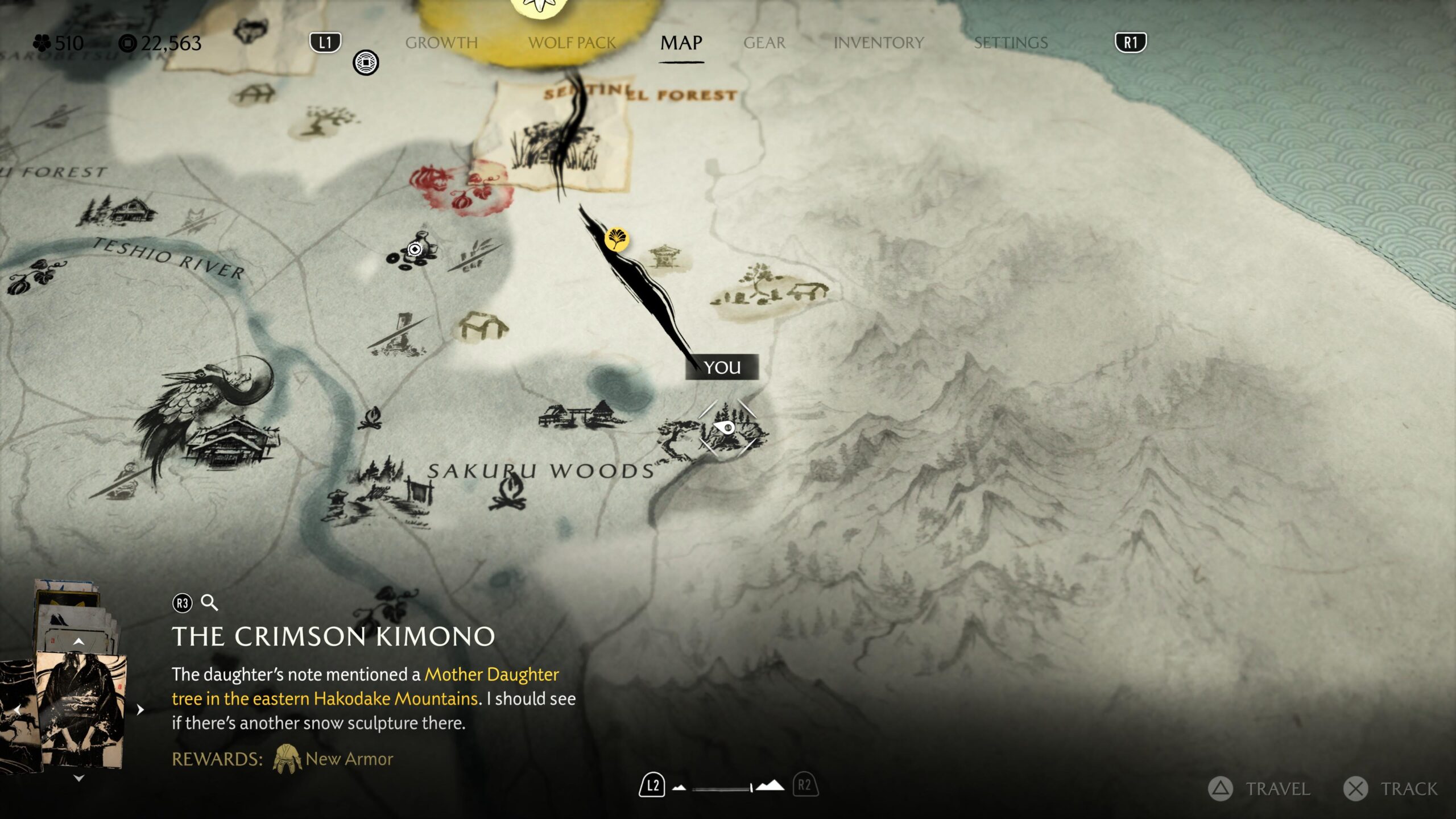
Task: Choose the sake jug marker with target
Action: pos(415,249)
